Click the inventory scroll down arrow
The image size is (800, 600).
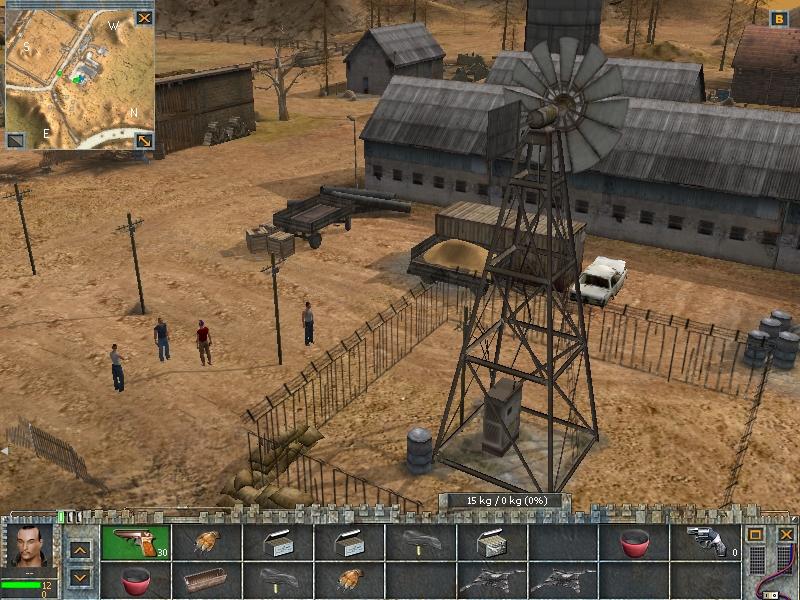(x=81, y=577)
